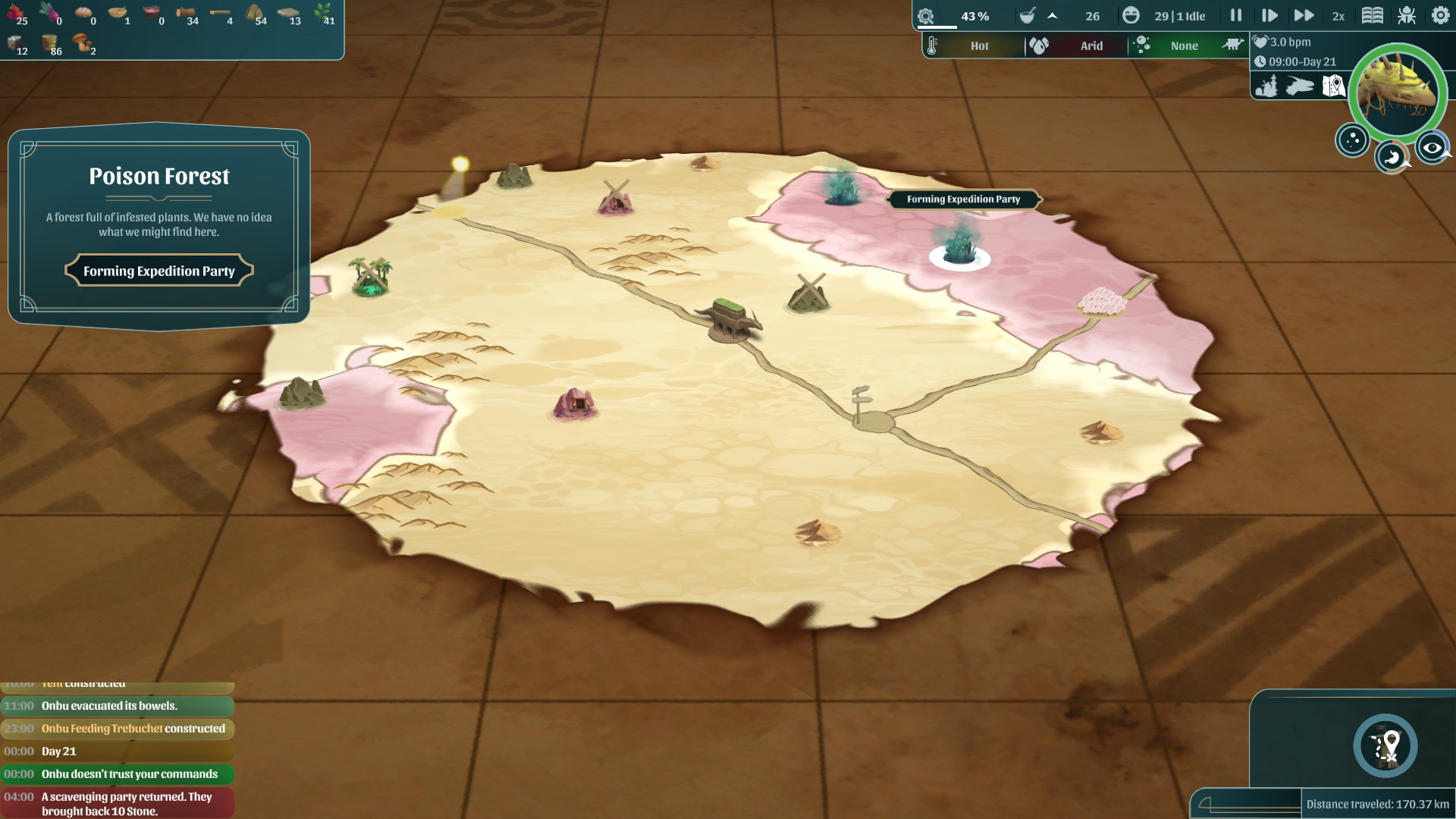Click the villager happiness smiley icon
This screenshot has height=819, width=1456.
1132,15
